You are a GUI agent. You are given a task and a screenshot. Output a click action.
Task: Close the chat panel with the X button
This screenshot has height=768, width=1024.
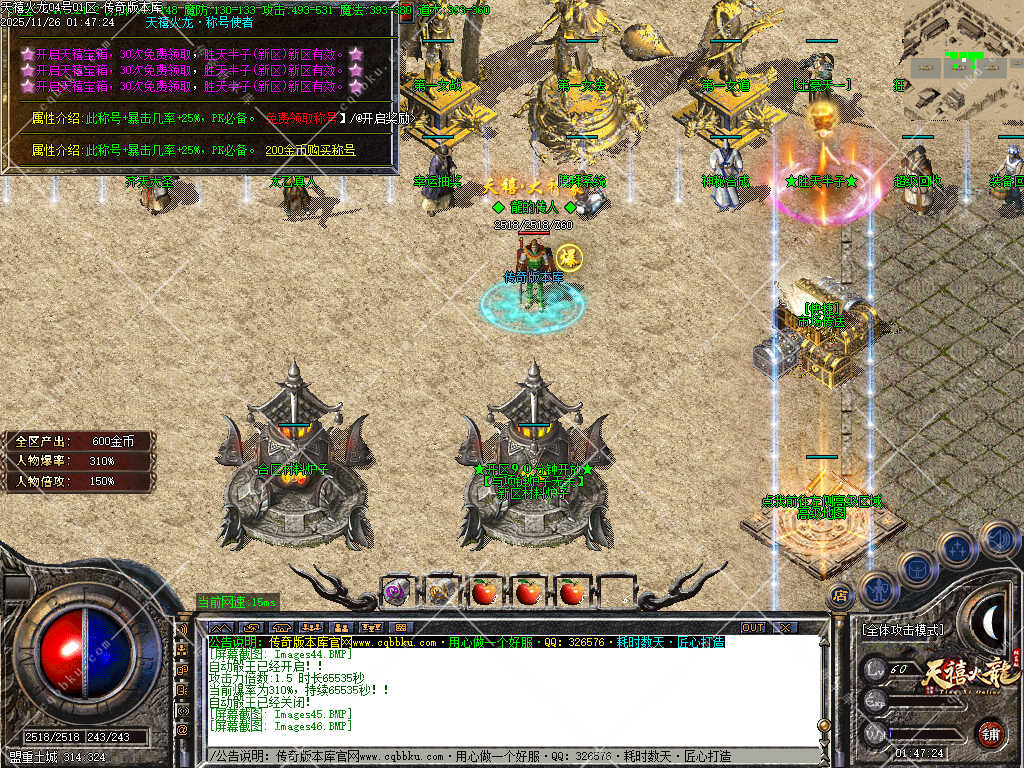click(x=785, y=627)
